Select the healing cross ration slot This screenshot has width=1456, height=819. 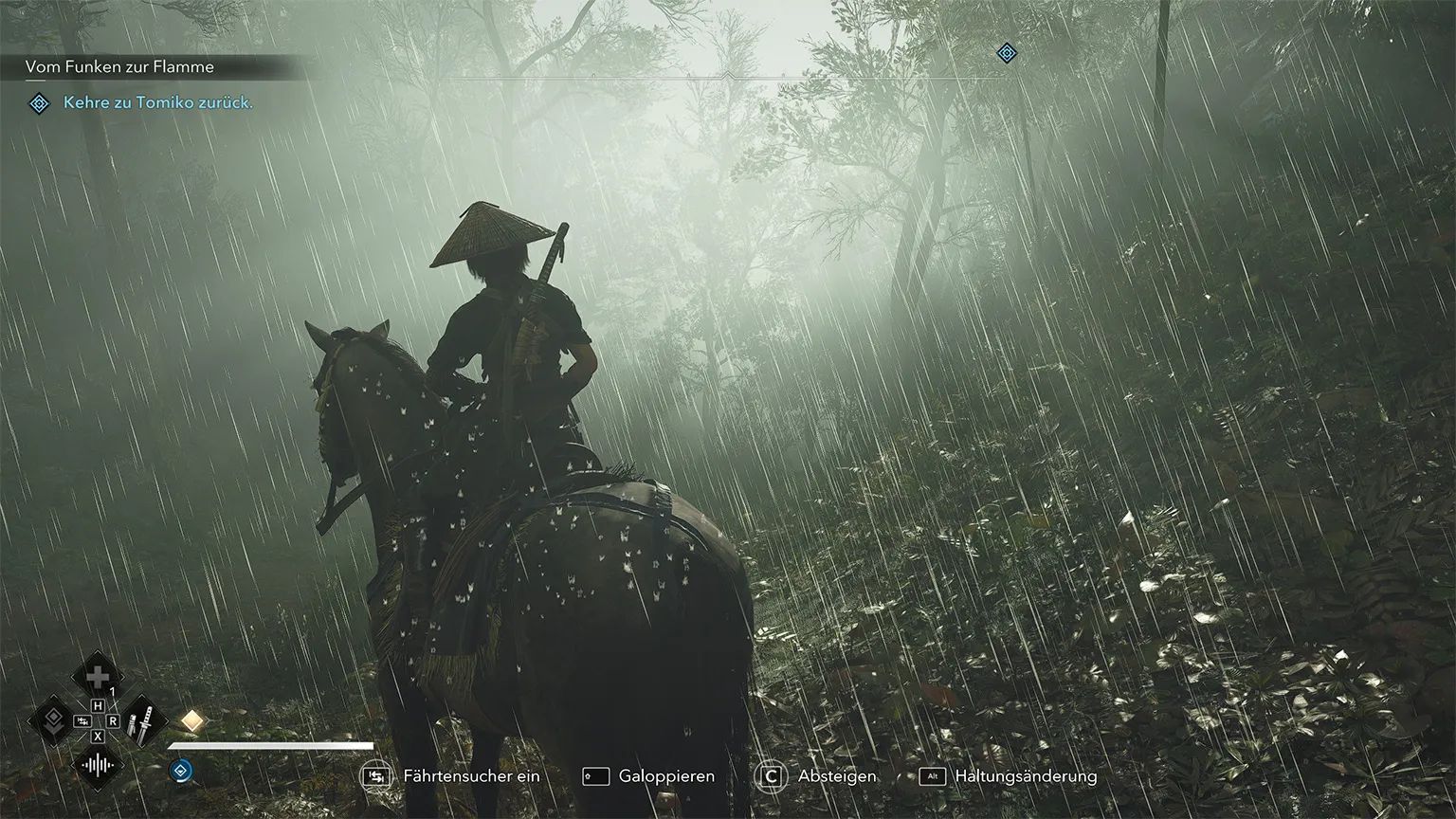[97, 677]
